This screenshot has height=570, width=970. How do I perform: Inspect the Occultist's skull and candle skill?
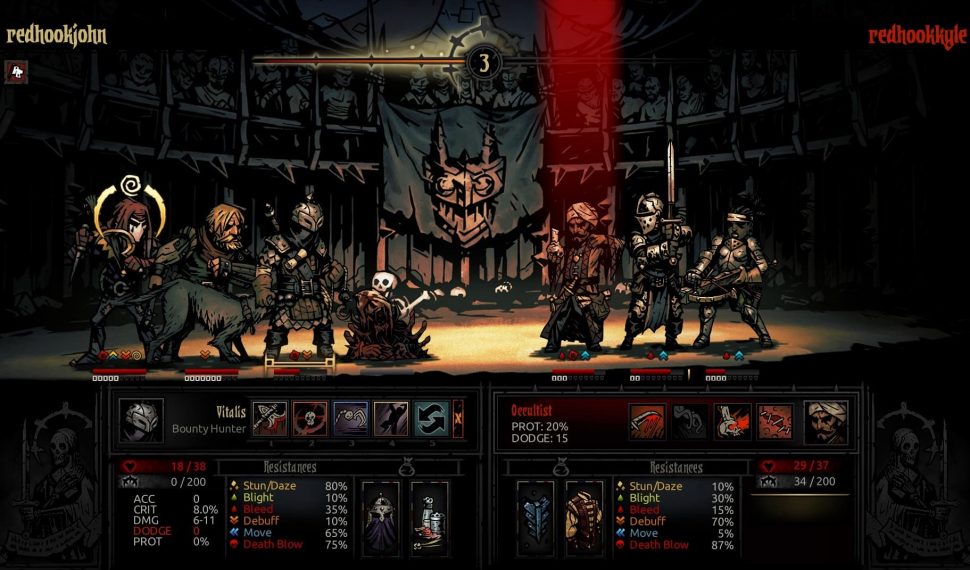click(x=733, y=421)
